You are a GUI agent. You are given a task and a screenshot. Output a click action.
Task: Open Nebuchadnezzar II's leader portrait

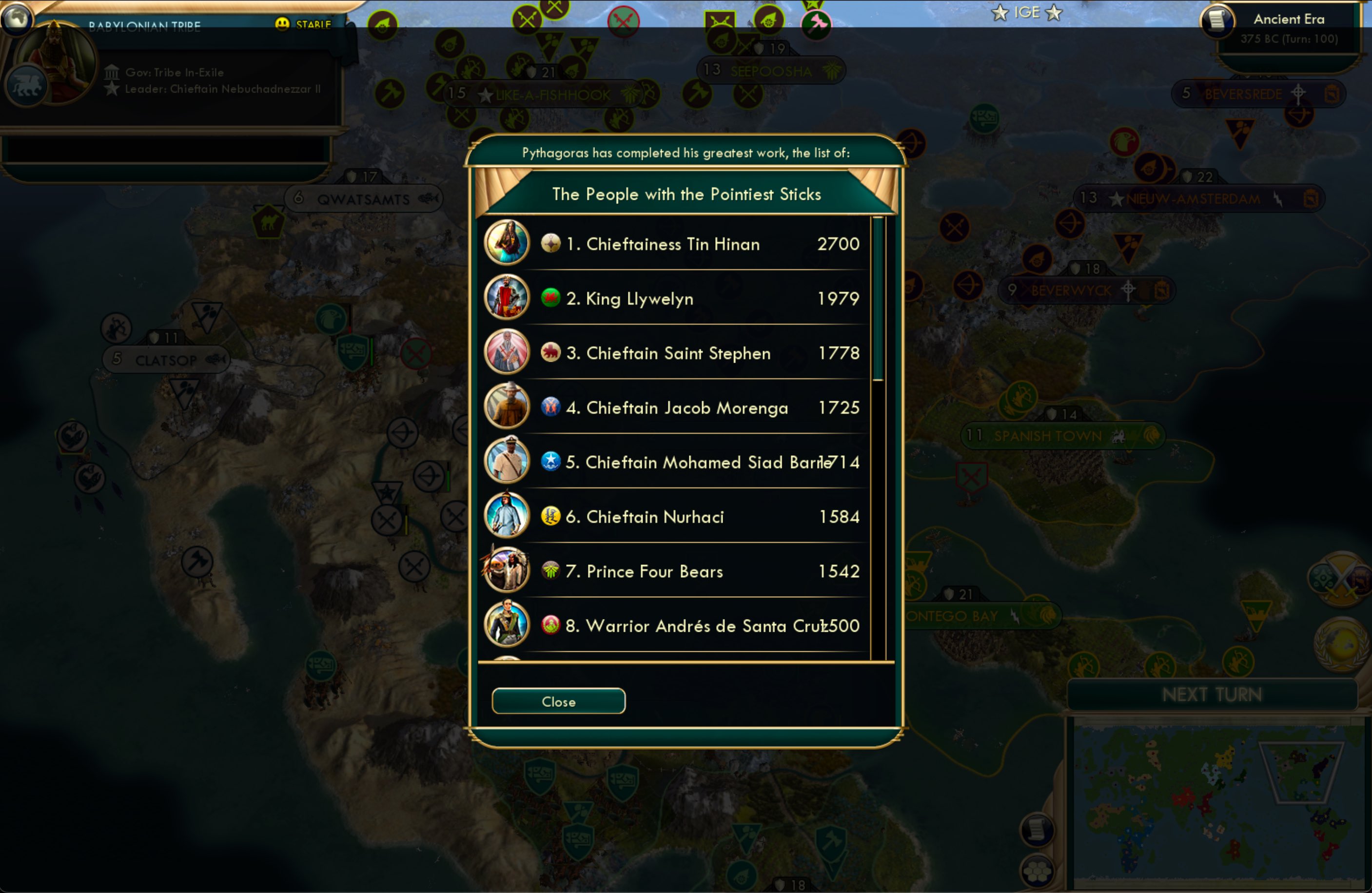tap(55, 63)
